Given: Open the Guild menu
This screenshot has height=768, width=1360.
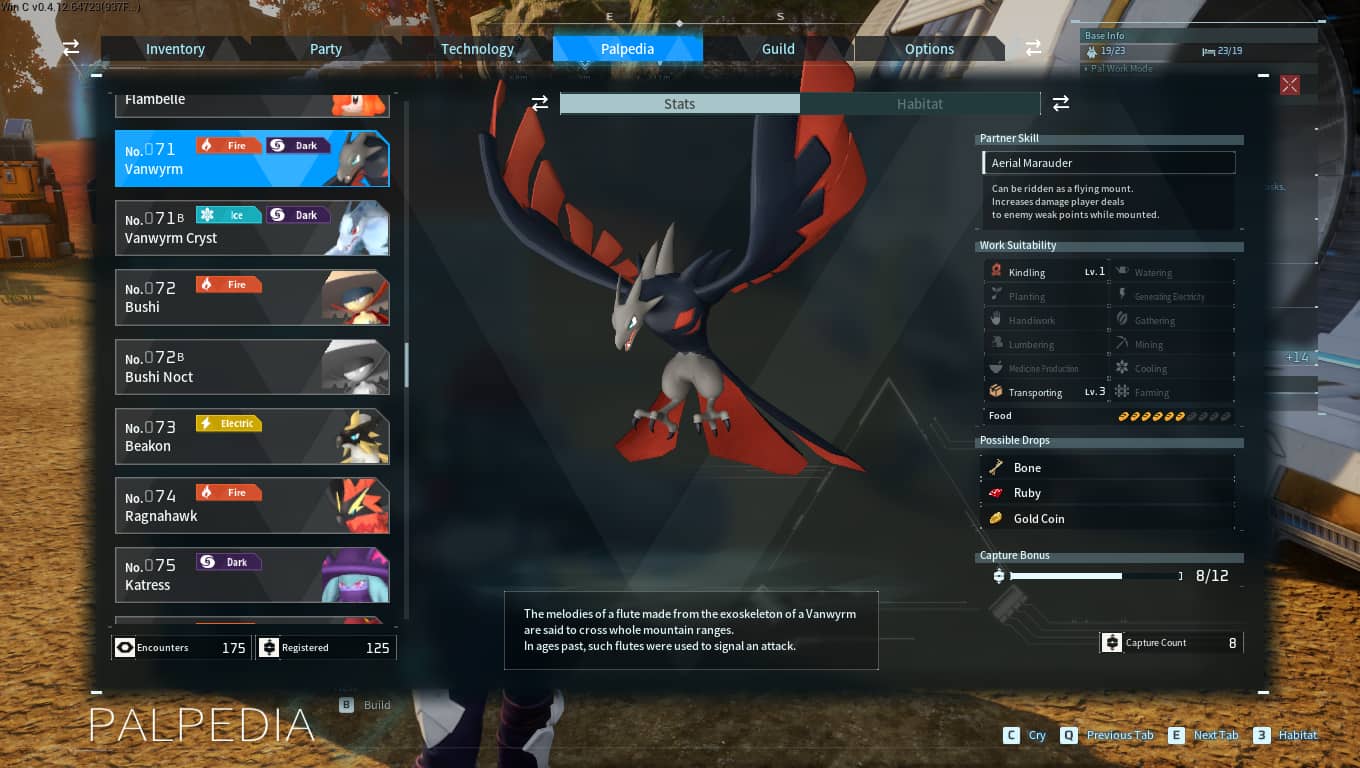Looking at the screenshot, I should tap(777, 48).
